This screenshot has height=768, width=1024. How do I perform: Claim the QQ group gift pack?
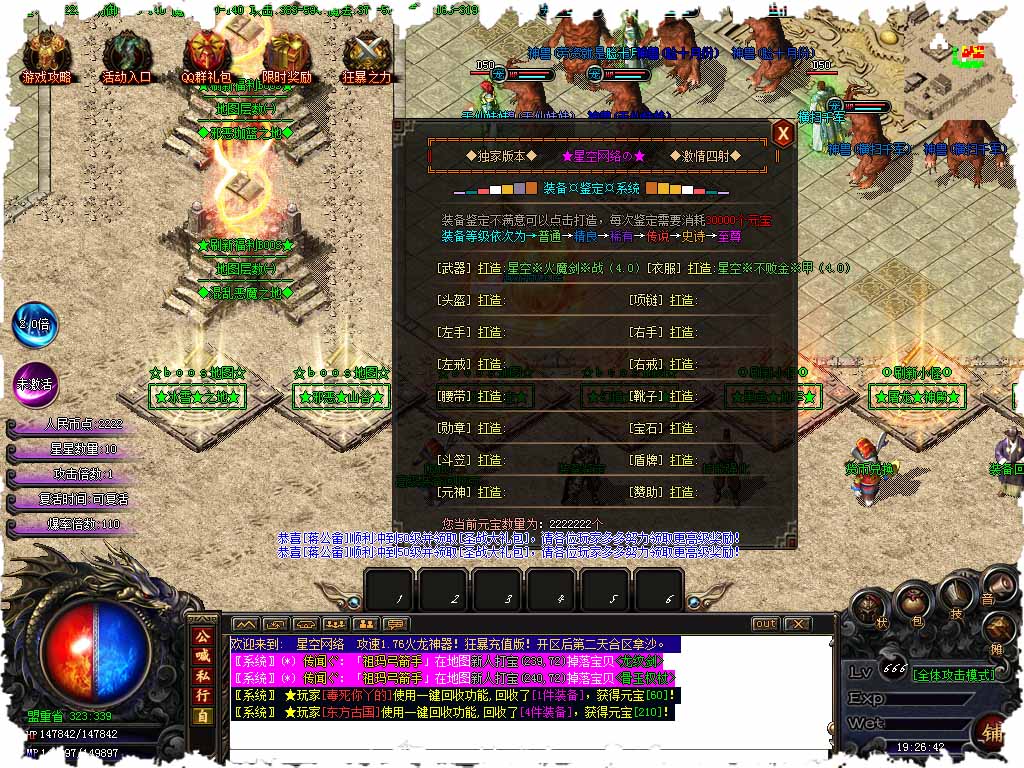(206, 55)
